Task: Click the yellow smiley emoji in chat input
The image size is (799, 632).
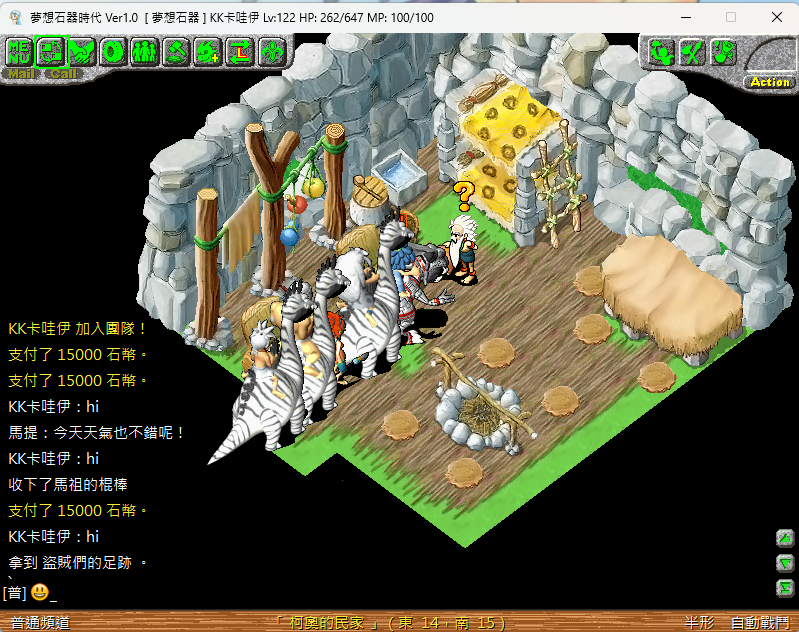Action: 40,592
